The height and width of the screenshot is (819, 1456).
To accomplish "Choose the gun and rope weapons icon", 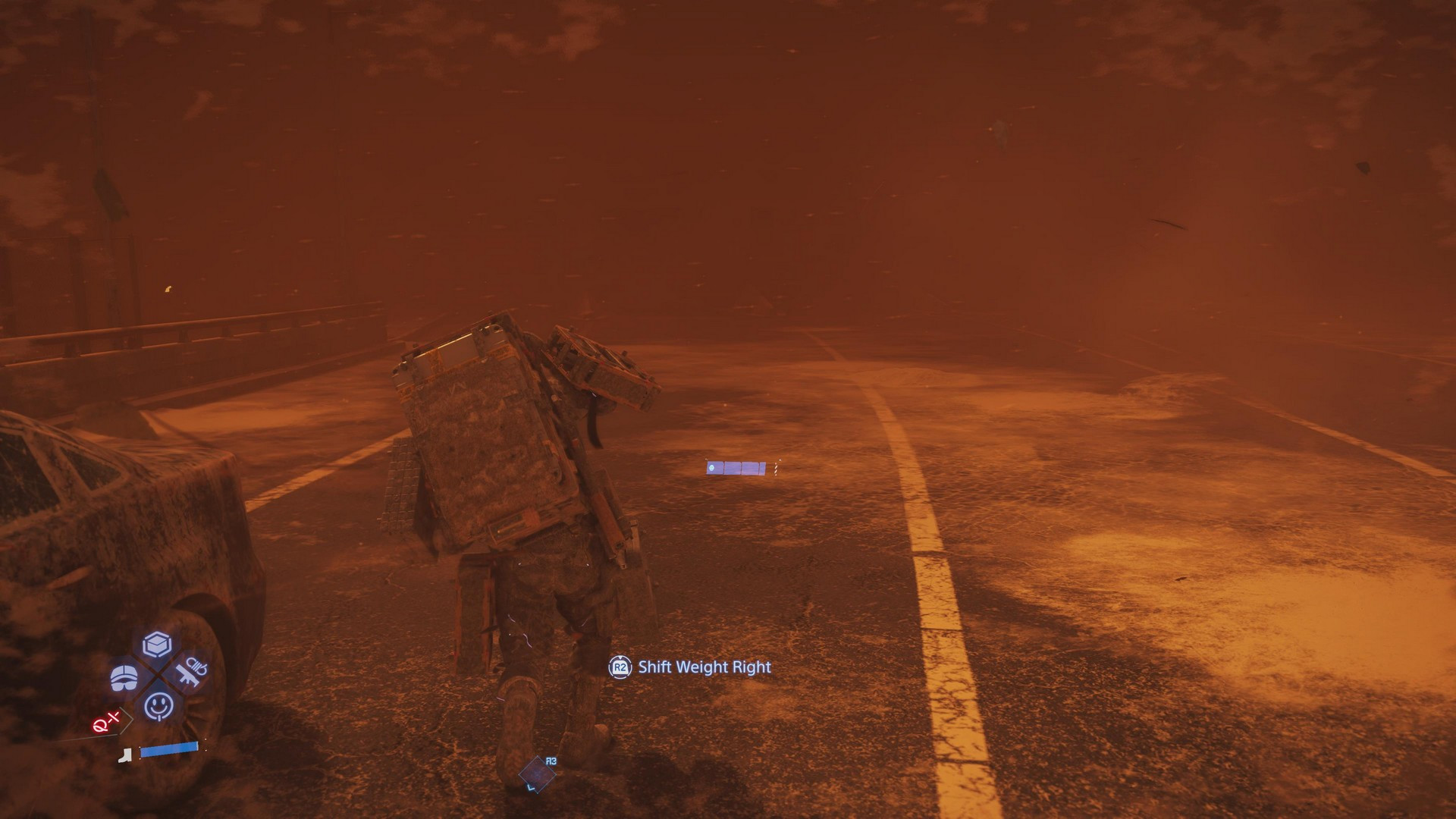I will (190, 672).
